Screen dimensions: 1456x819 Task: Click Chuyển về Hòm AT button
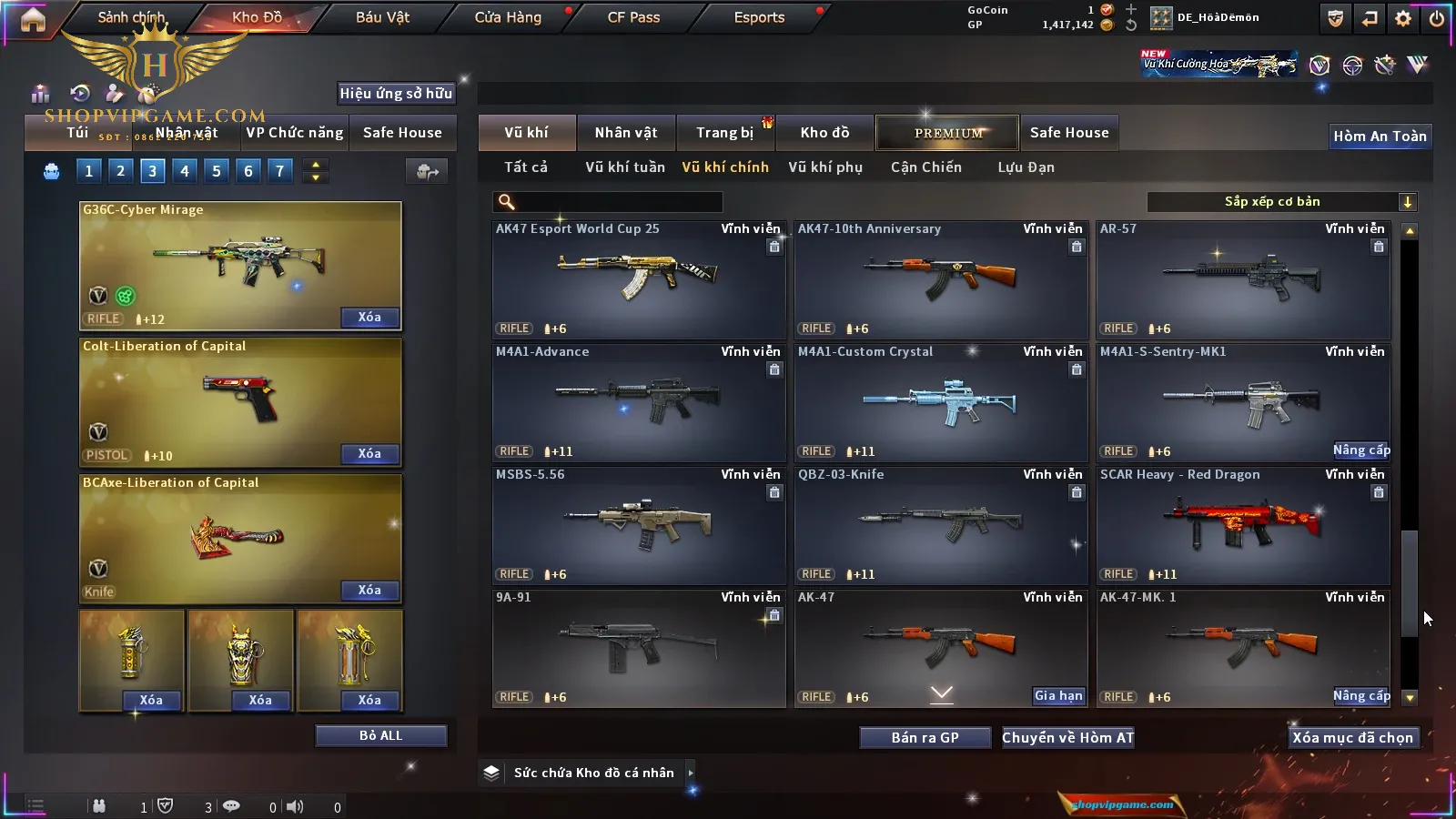click(1067, 737)
